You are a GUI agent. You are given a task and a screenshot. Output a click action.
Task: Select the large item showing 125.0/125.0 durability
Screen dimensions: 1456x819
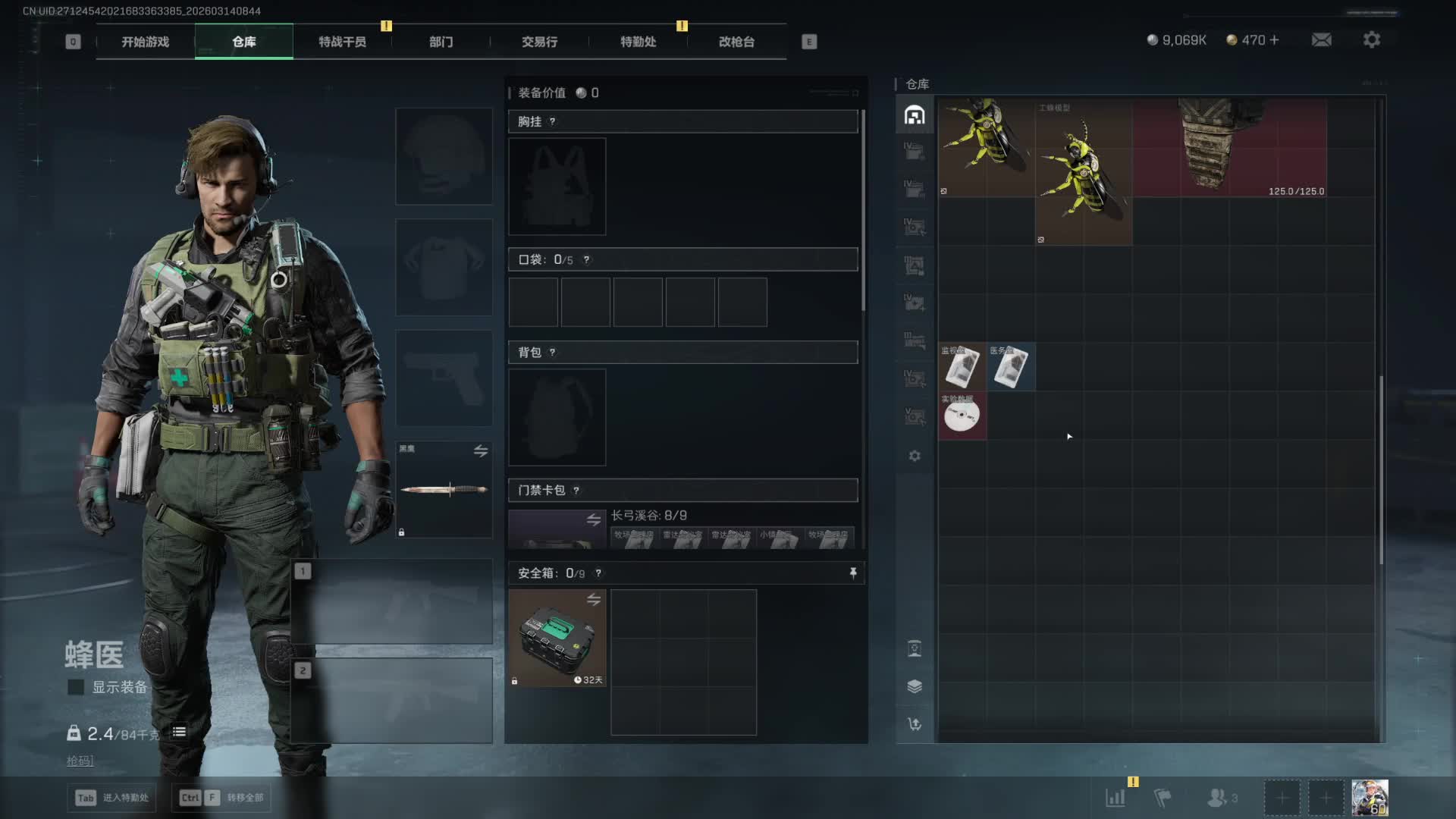[x=1230, y=148]
